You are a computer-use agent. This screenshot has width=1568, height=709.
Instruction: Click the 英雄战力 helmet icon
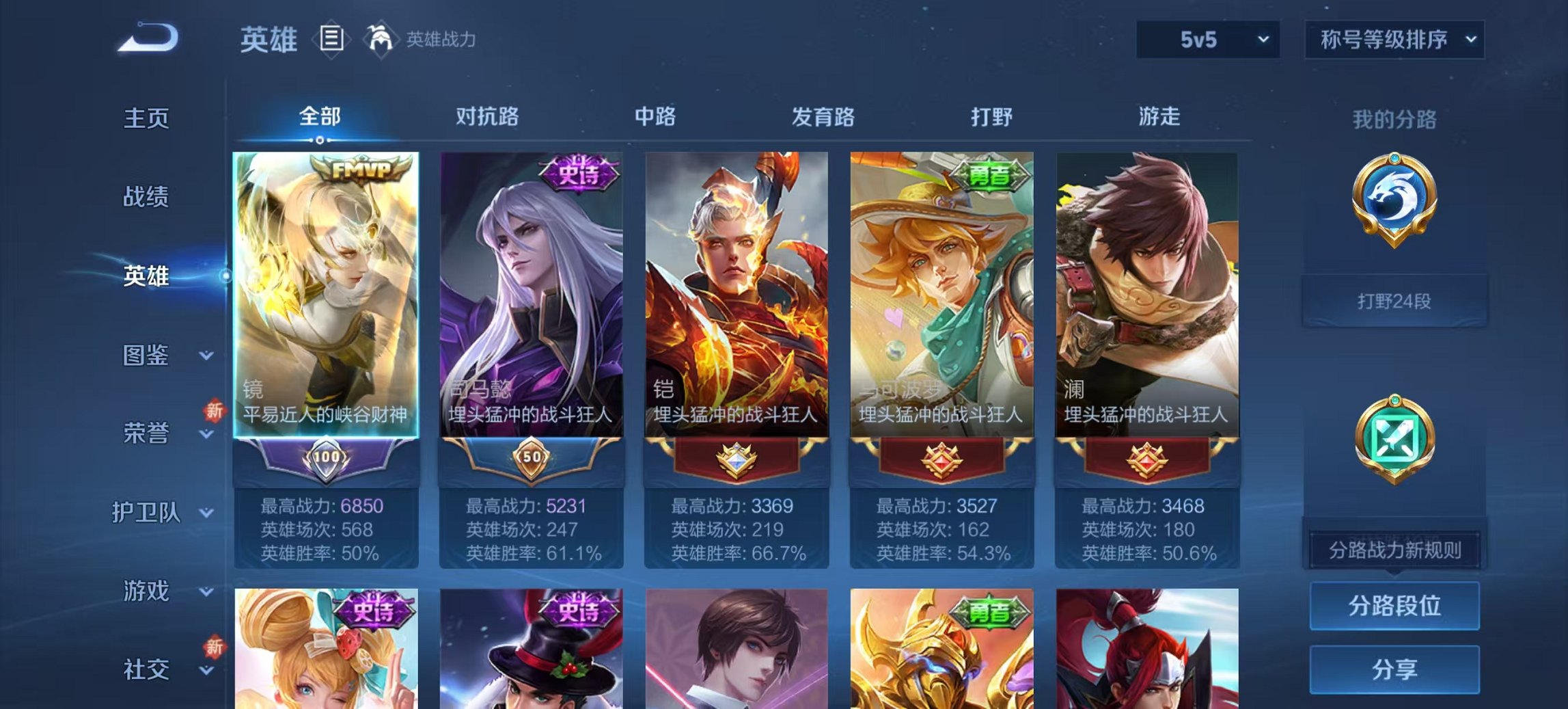click(x=380, y=40)
